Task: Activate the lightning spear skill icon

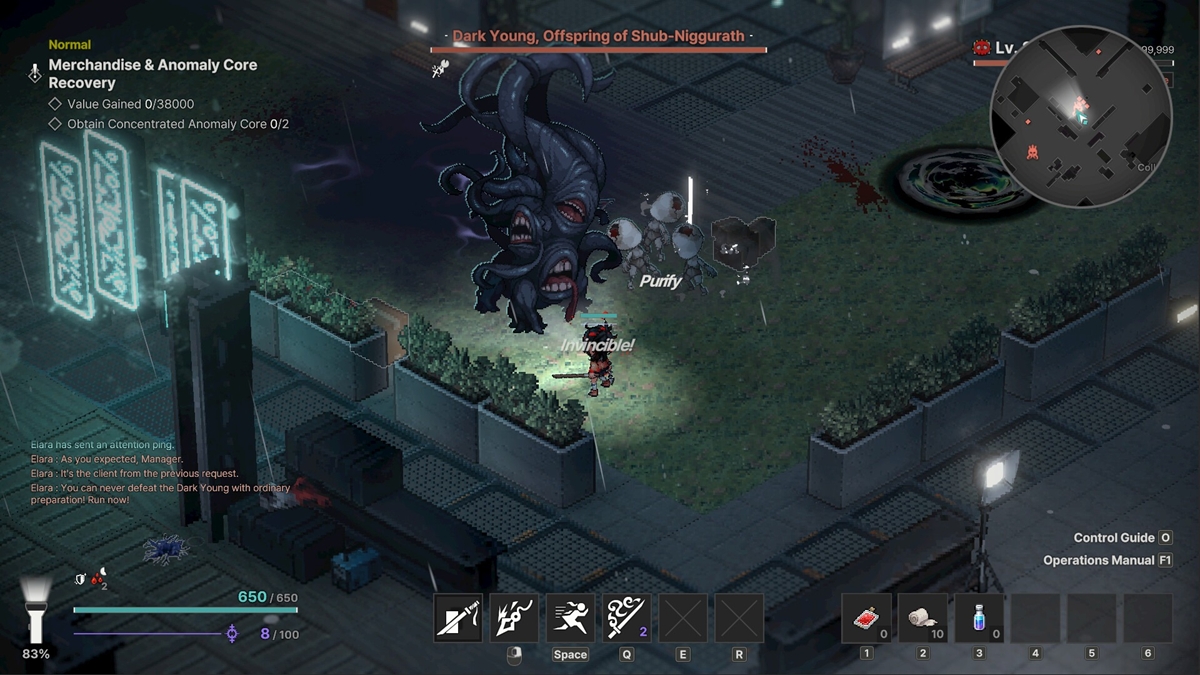Action: click(x=514, y=618)
